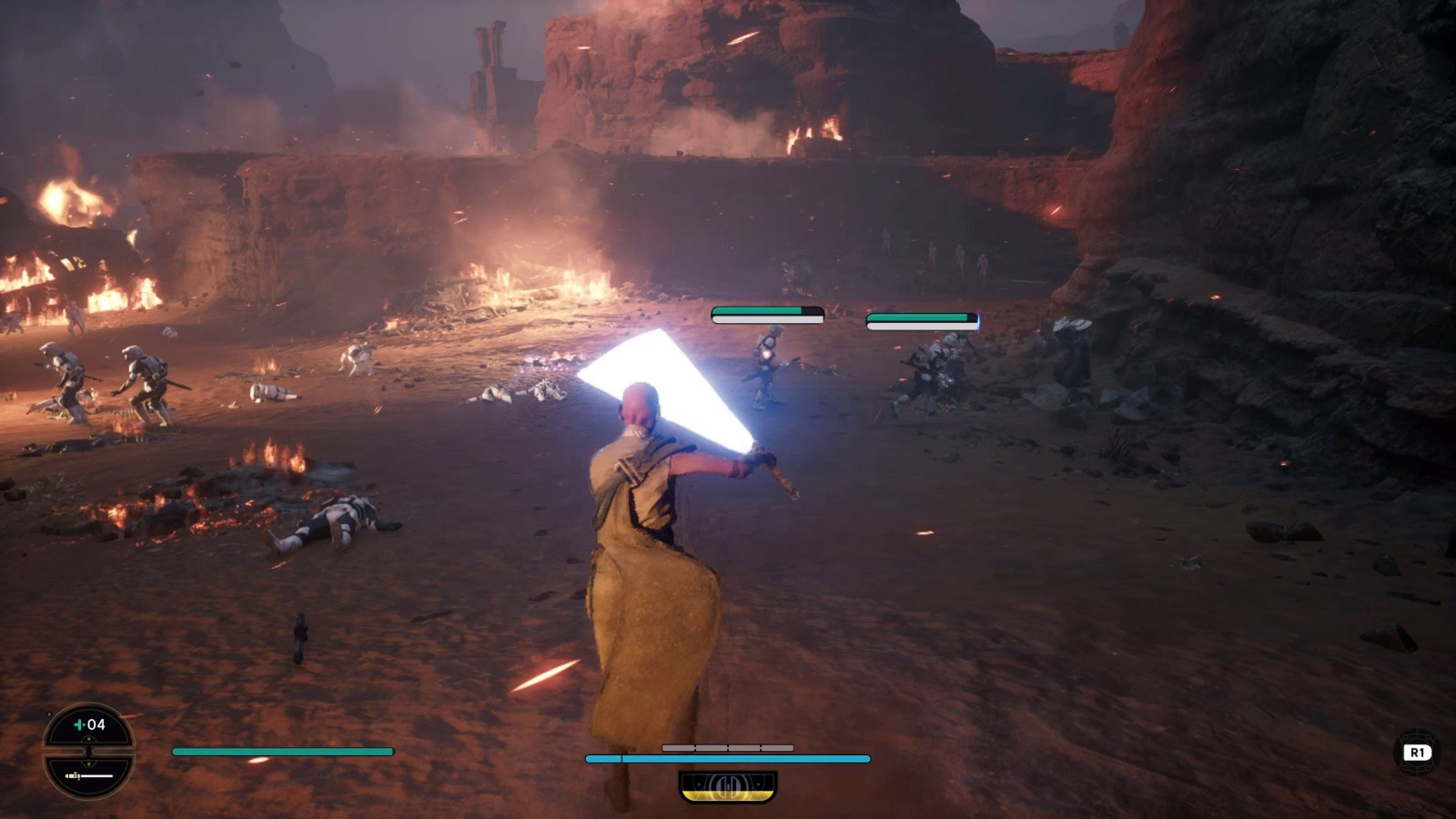Click the green stim syringe icon showing 04
Image resolution: width=1456 pixels, height=819 pixels.
(x=80, y=725)
